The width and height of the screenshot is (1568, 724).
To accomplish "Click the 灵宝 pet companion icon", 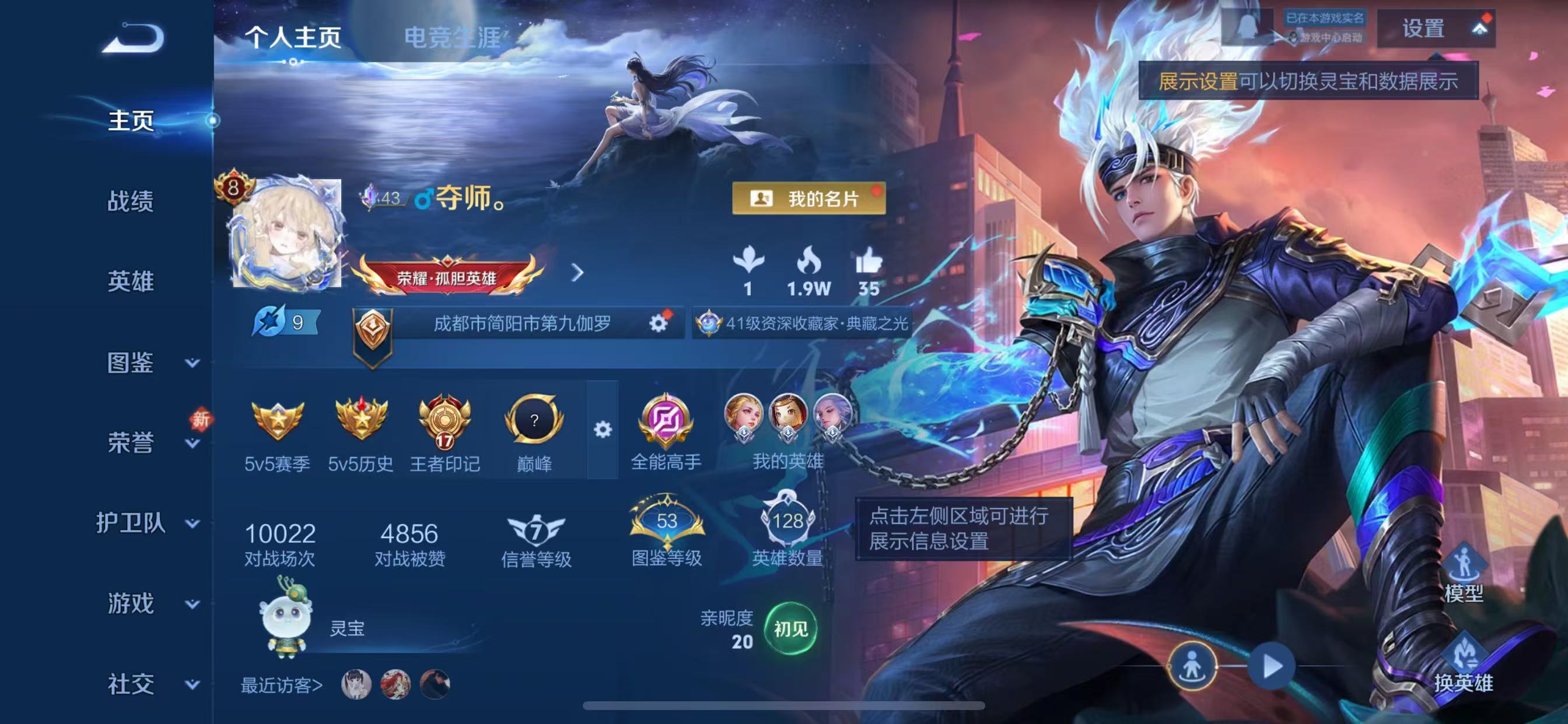I will 285,621.
